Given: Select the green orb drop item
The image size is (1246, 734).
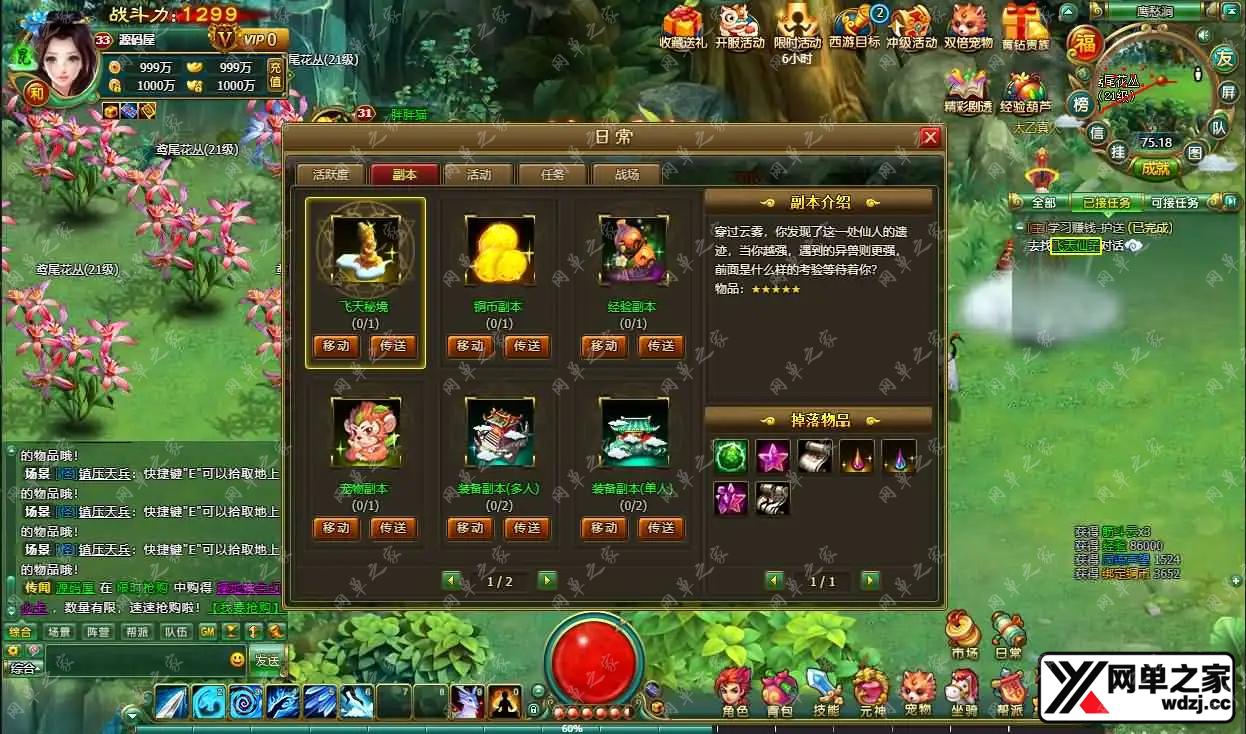Looking at the screenshot, I should [731, 456].
